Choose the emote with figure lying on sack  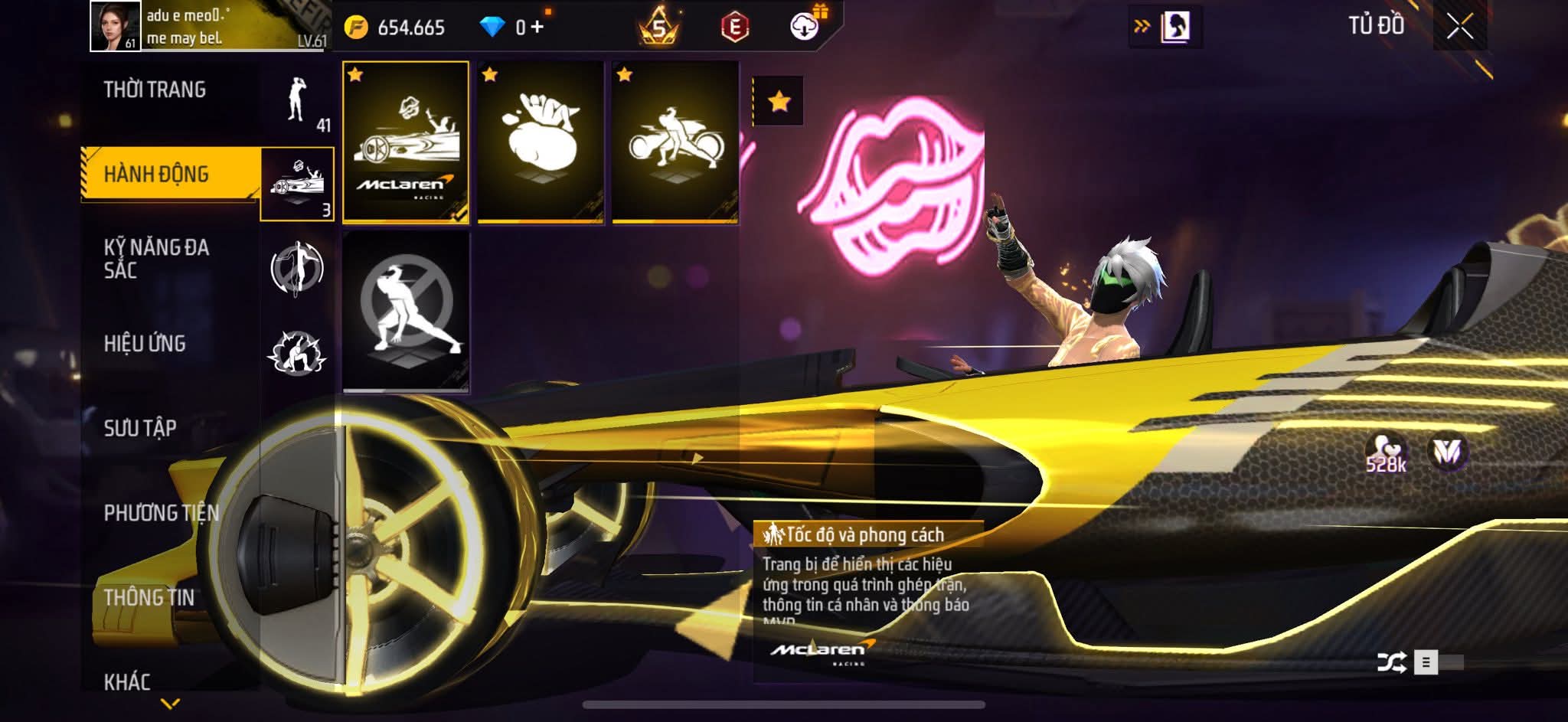(x=541, y=142)
